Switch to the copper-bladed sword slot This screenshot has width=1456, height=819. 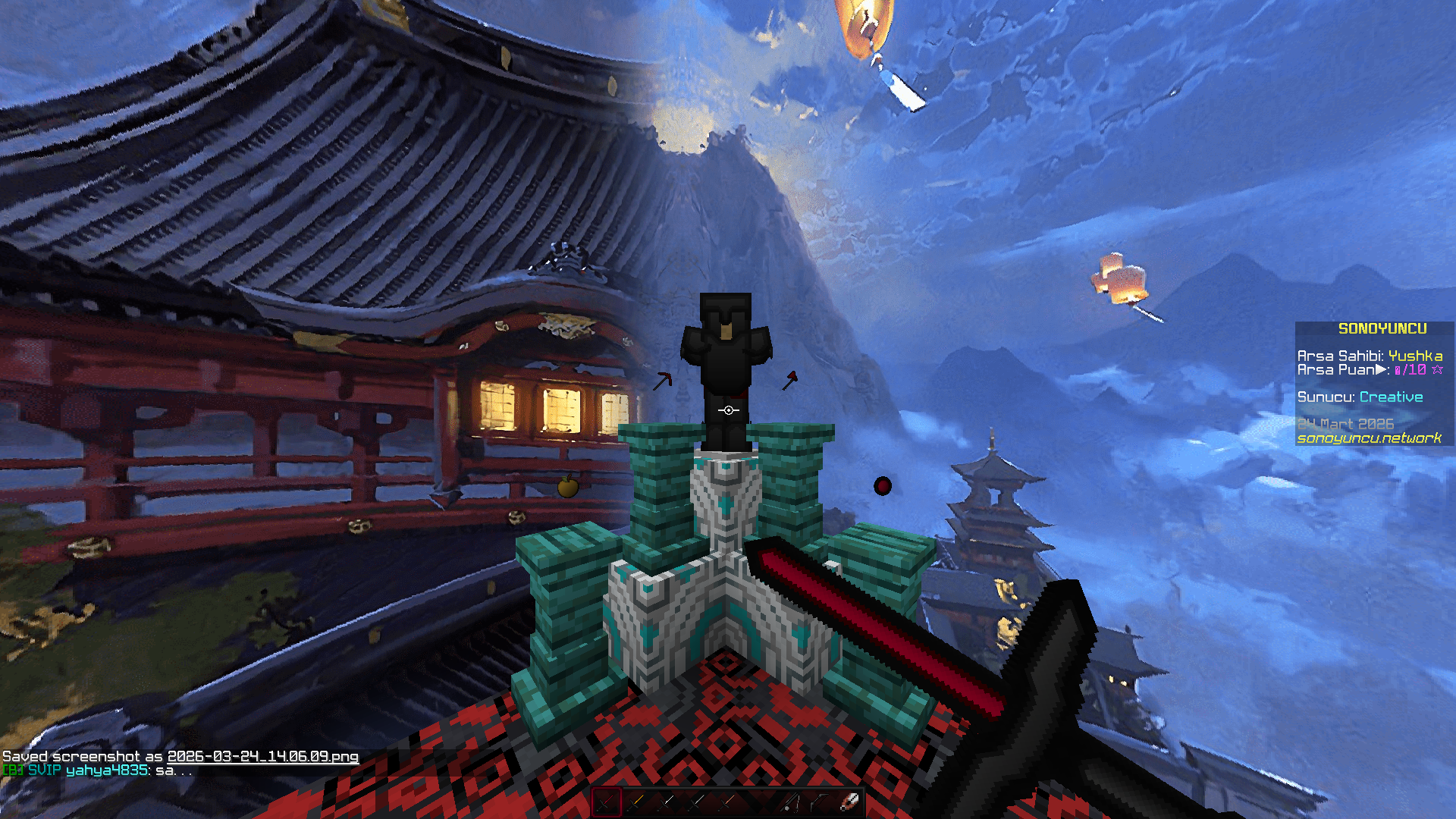728,802
